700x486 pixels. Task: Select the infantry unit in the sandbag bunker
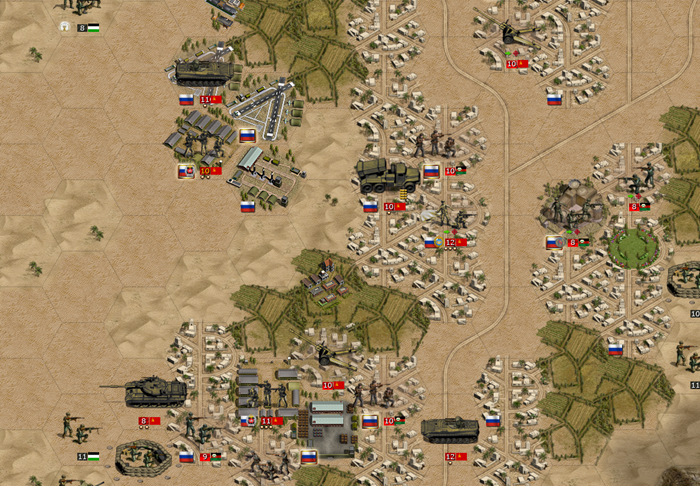click(141, 457)
